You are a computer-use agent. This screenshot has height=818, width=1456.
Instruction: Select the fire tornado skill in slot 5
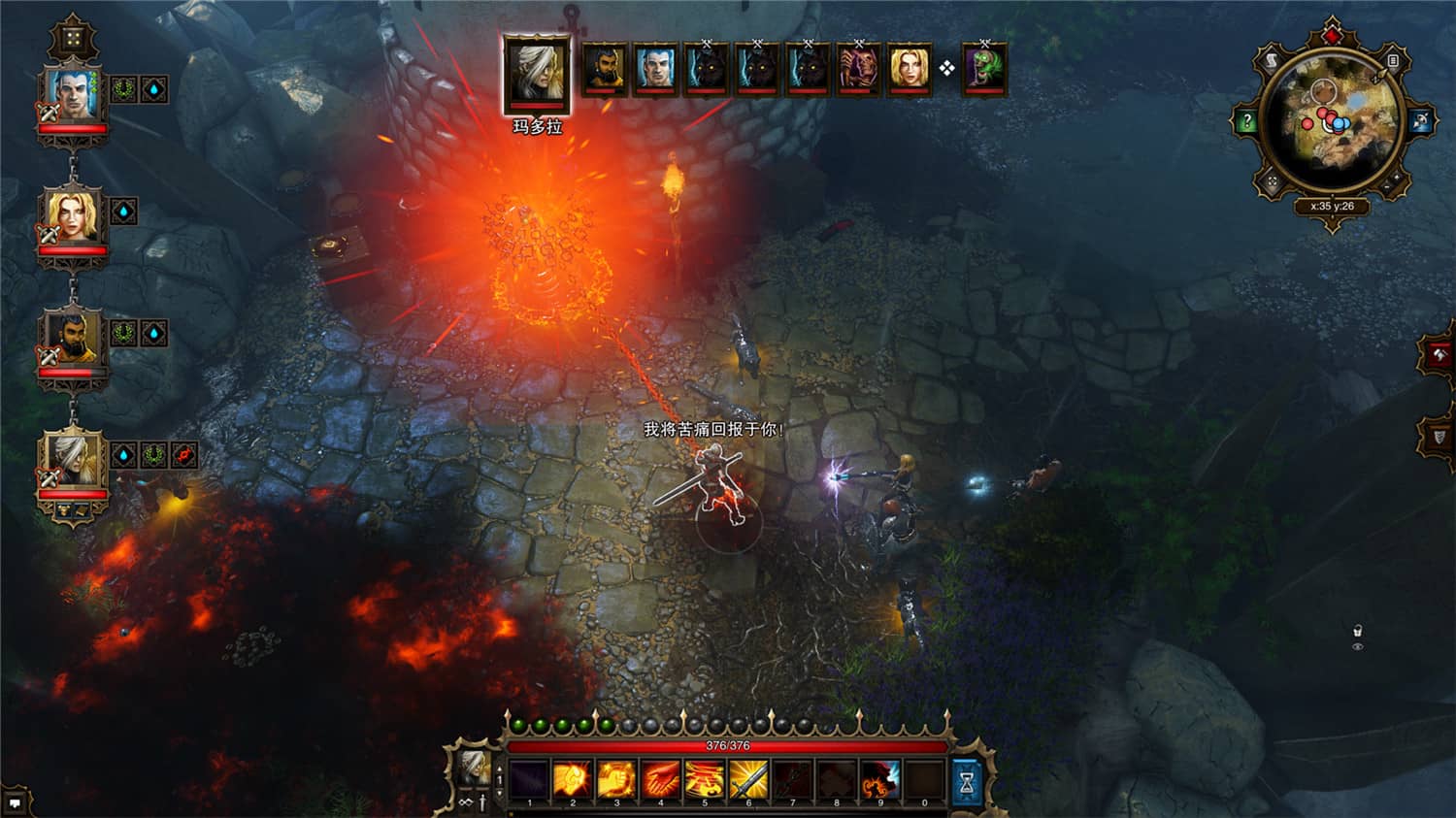[705, 778]
